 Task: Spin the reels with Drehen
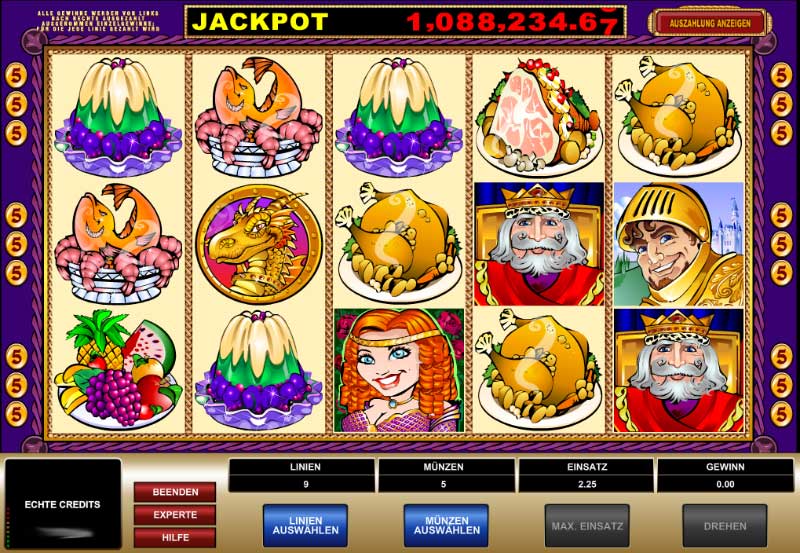(724, 525)
